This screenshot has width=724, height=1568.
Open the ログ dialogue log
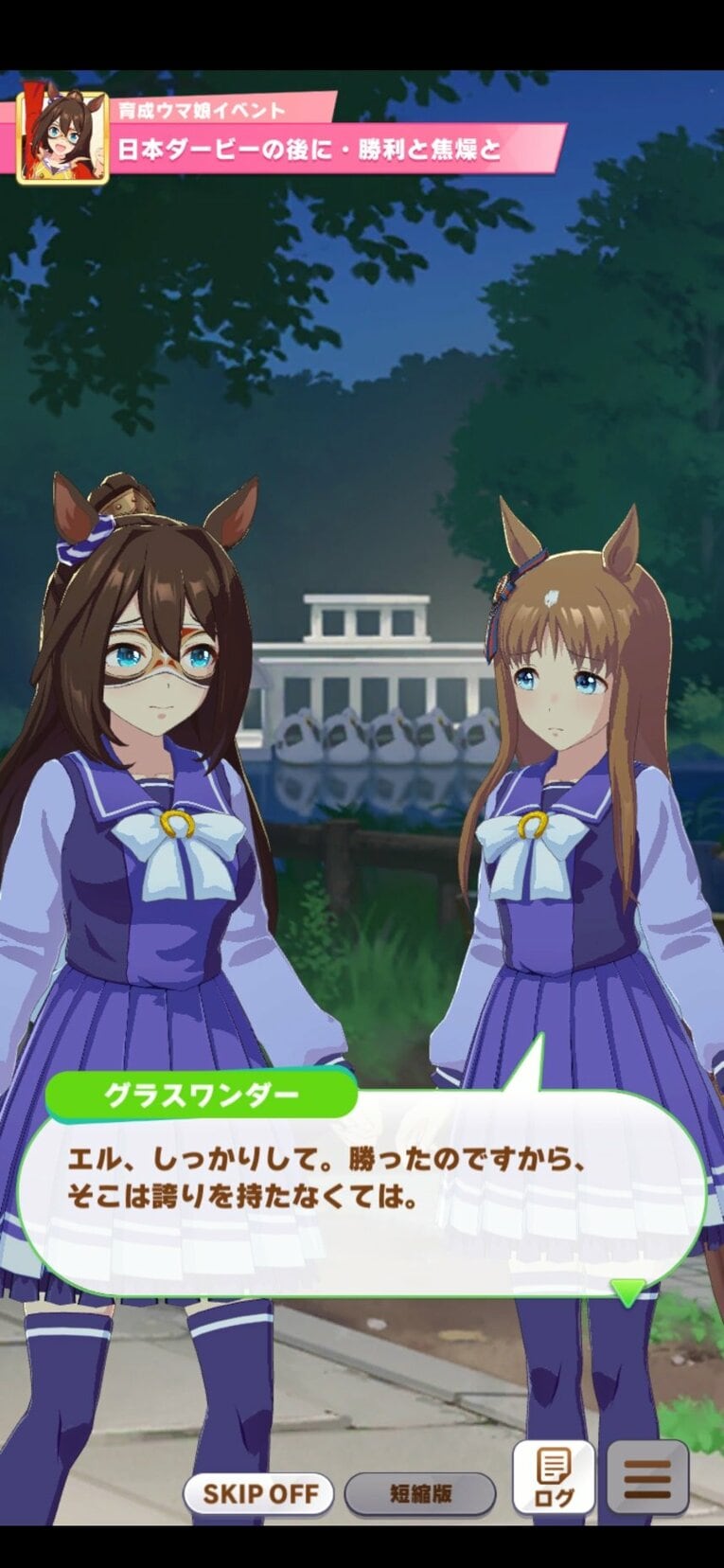pos(554,1477)
